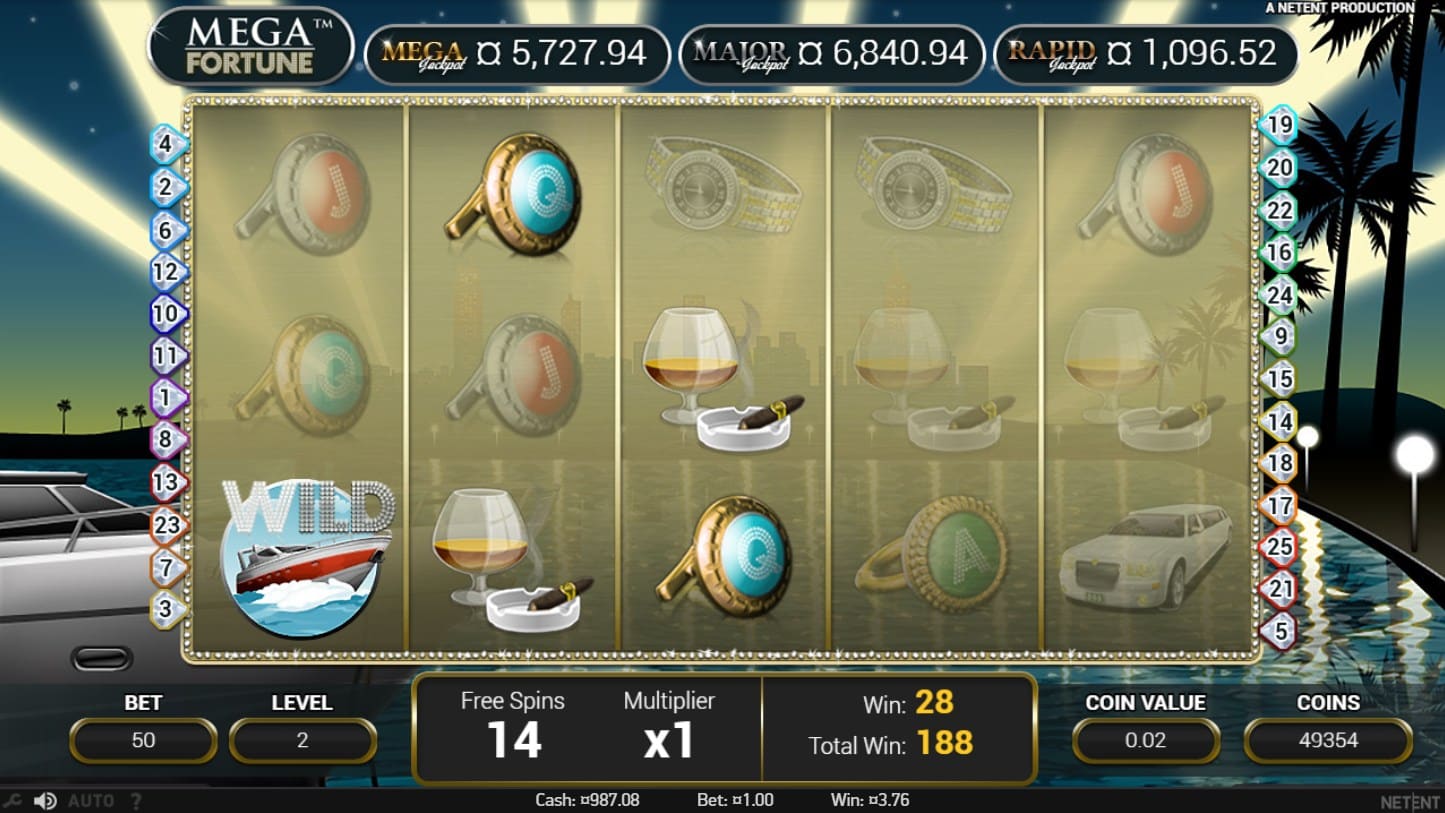Show payline 1 using its badge
The width and height of the screenshot is (1445, 813).
(x=168, y=398)
